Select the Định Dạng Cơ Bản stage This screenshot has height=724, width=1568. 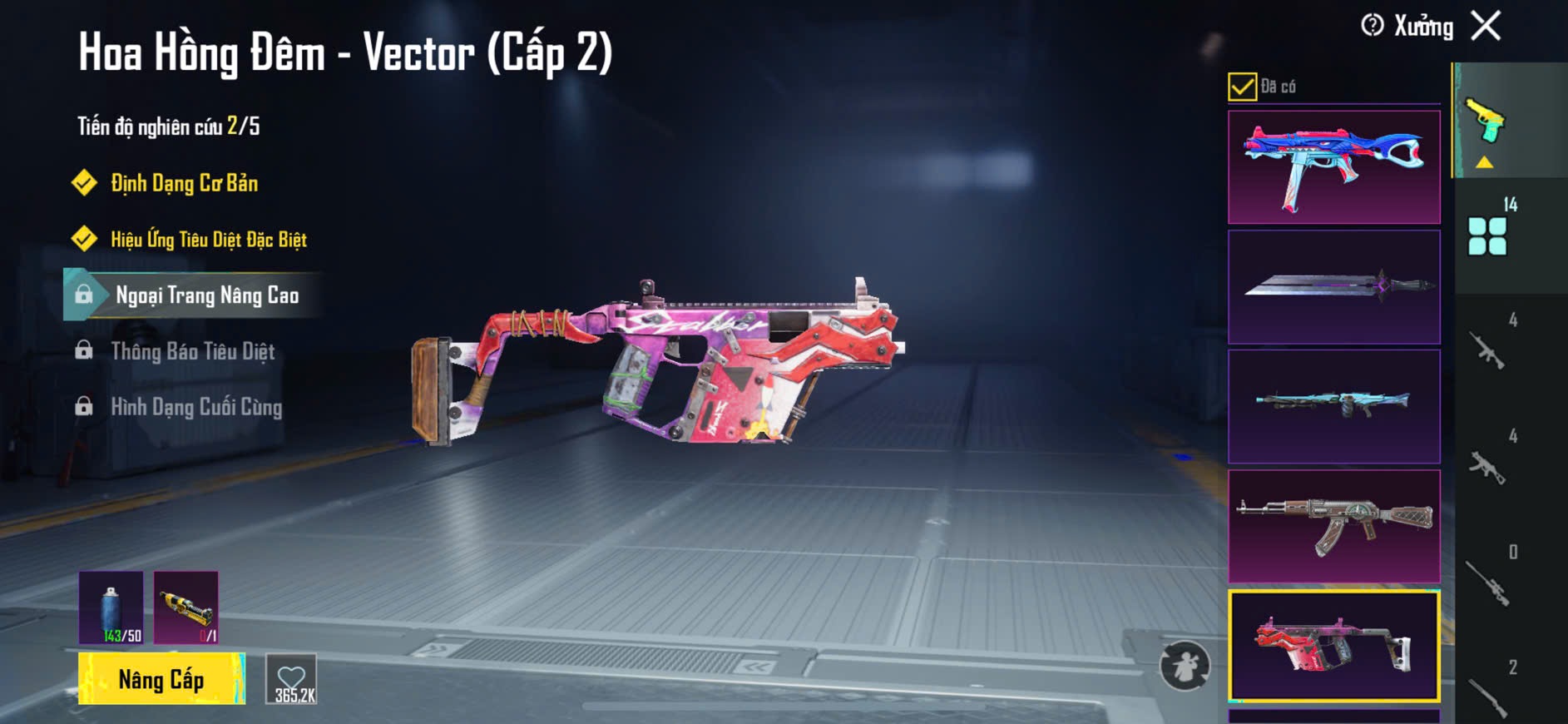click(184, 183)
